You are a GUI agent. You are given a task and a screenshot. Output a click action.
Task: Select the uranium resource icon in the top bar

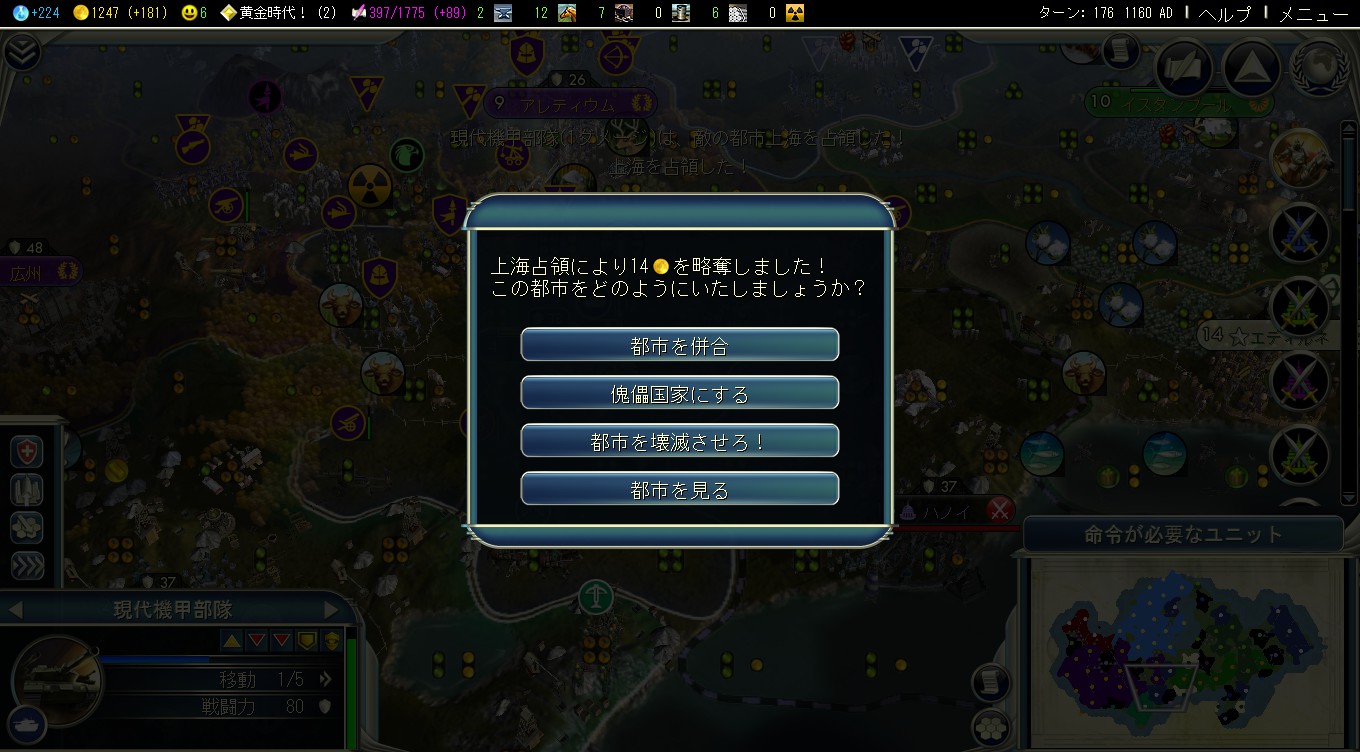793,13
